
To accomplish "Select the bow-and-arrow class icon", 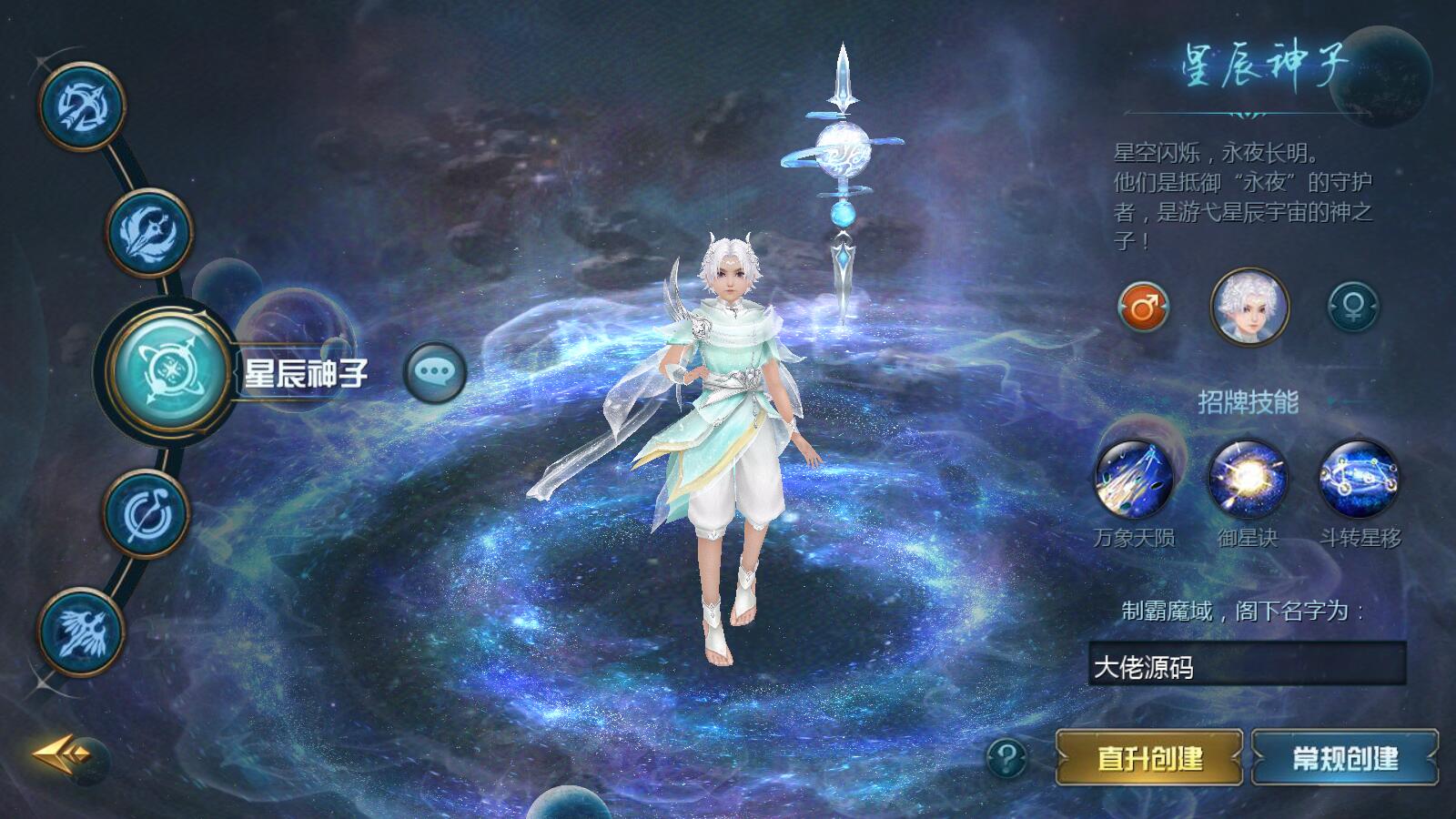I will (x=80, y=106).
